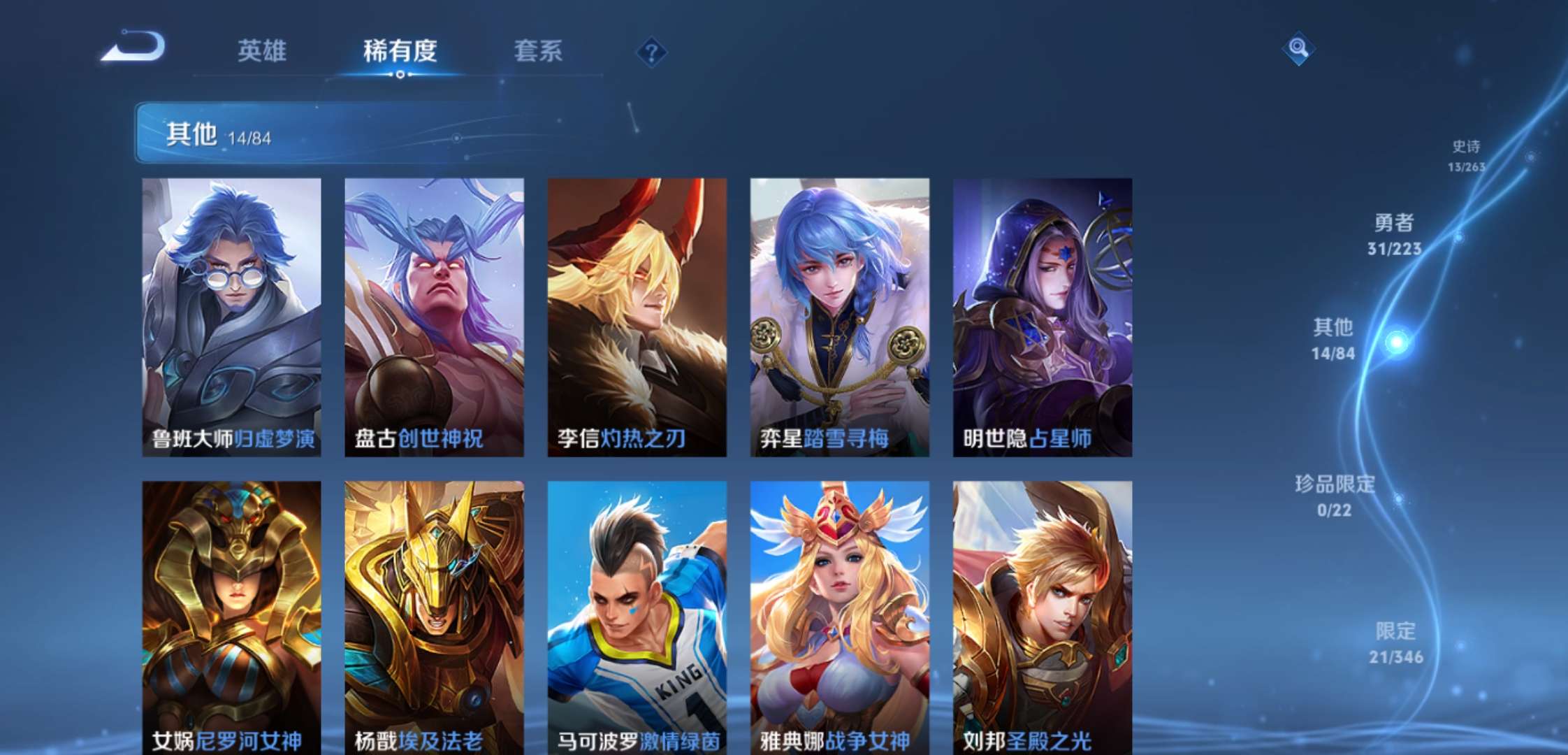Screen dimensions: 1568x755
Task: Open 李信 灼热之刃 skin card
Action: pyautogui.click(x=637, y=317)
